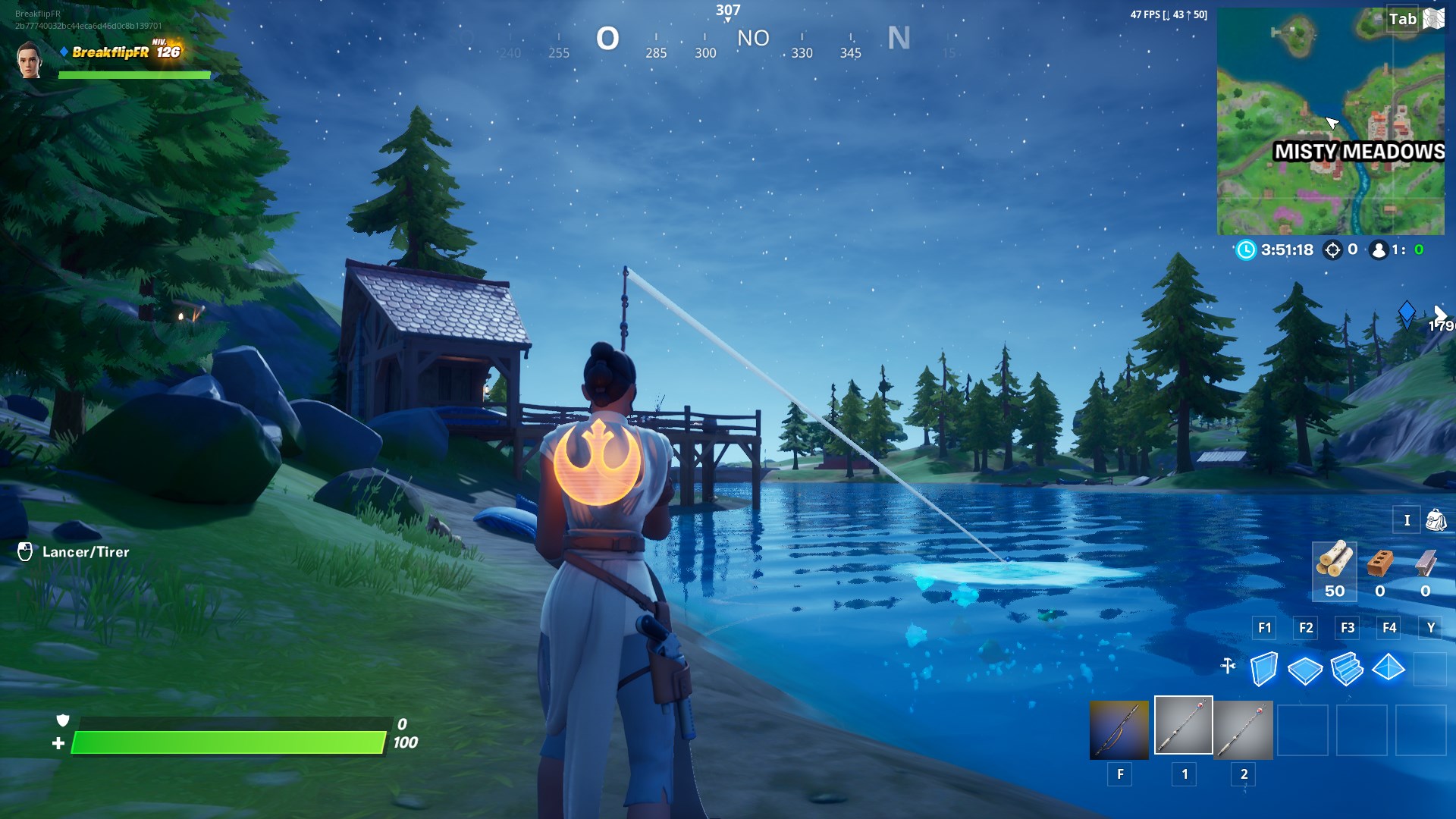Switch to brick building material

pyautogui.click(x=1380, y=563)
